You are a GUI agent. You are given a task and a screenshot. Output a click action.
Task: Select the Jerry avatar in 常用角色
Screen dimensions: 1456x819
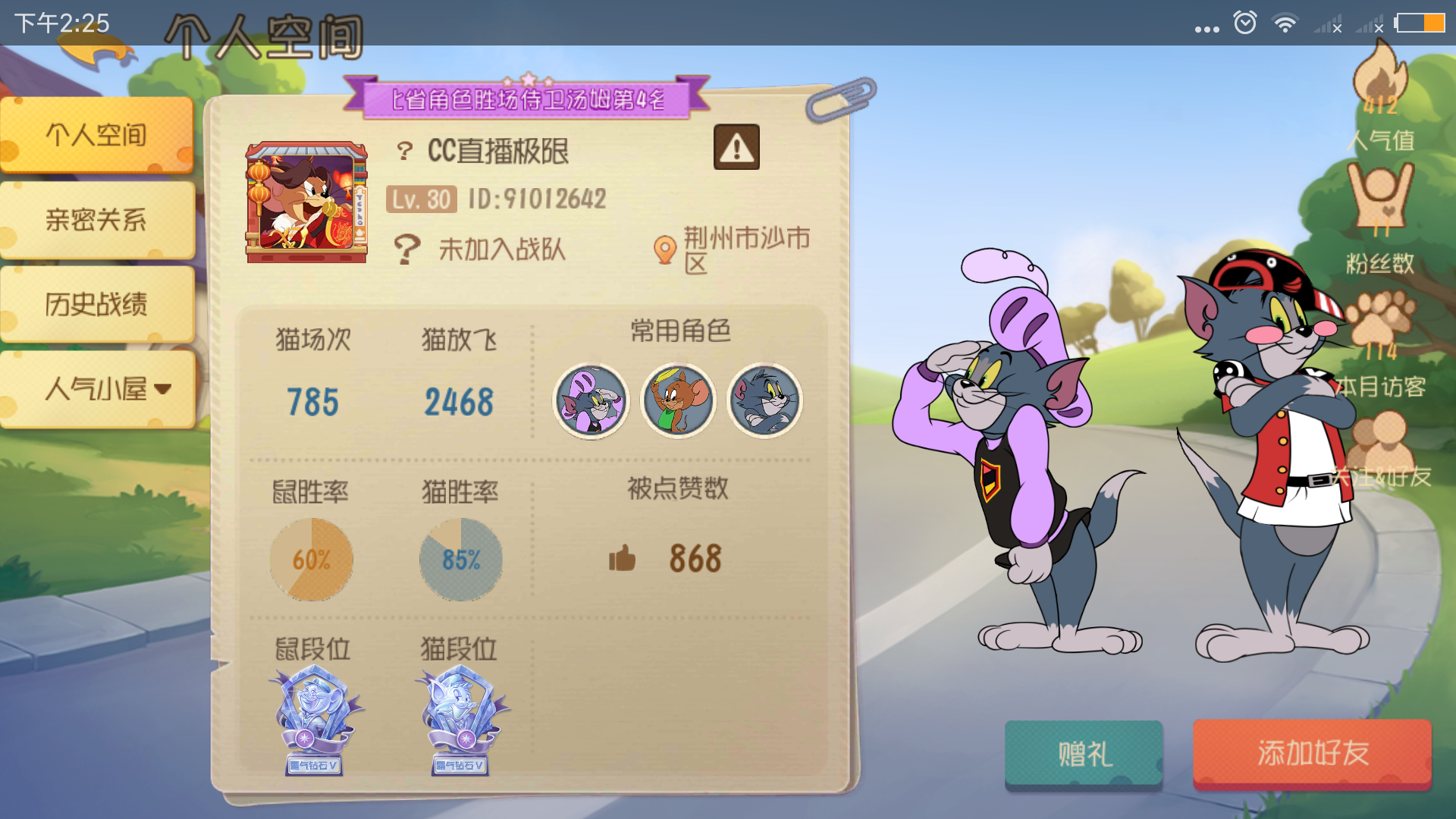pyautogui.click(x=678, y=401)
